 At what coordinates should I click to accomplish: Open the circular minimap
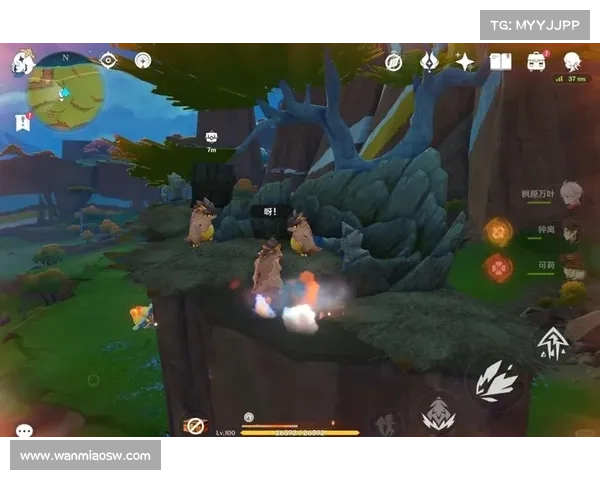click(67, 94)
